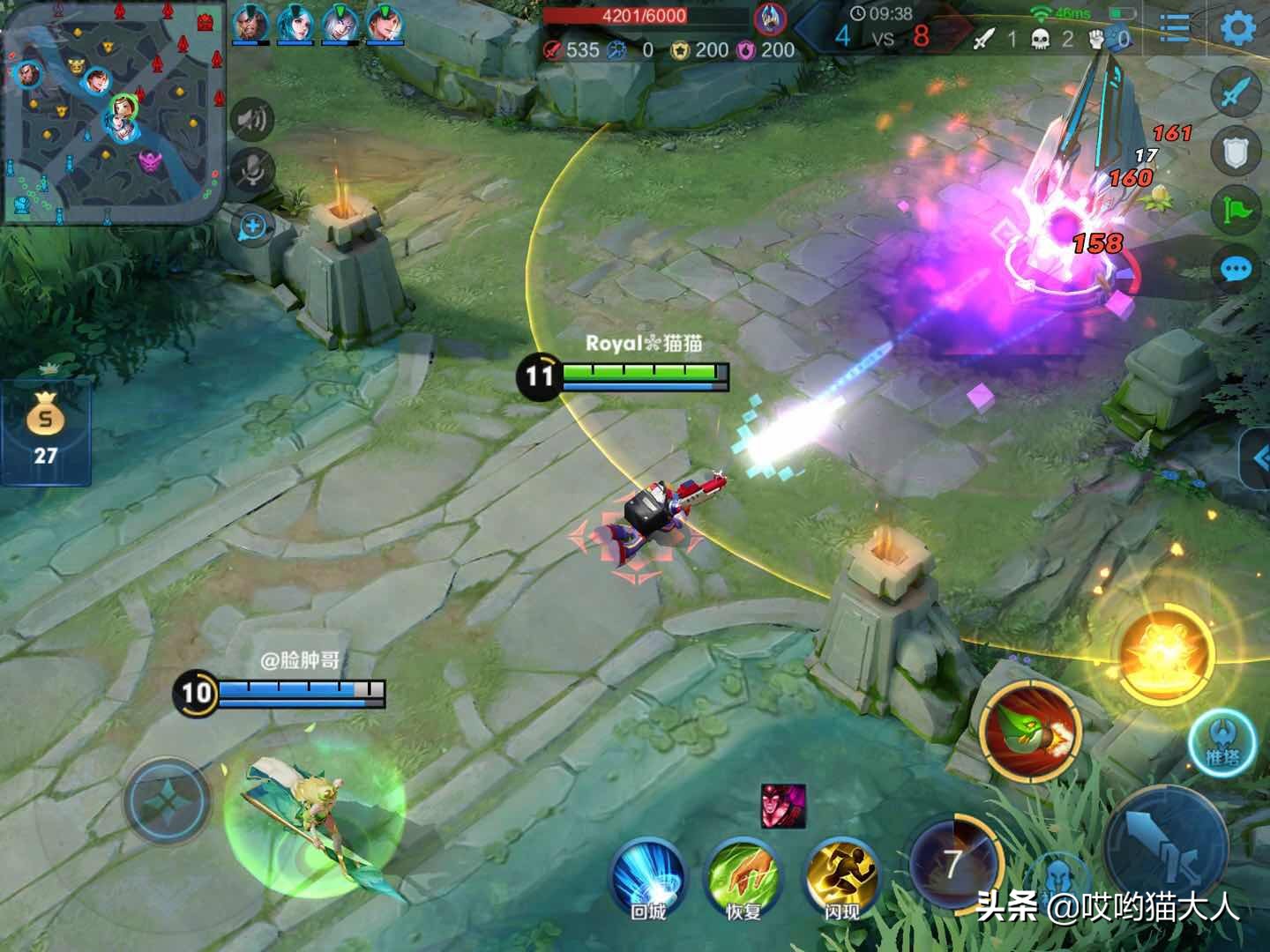Toggle the muted speaker voice button
1270x952 pixels.
coord(252,119)
